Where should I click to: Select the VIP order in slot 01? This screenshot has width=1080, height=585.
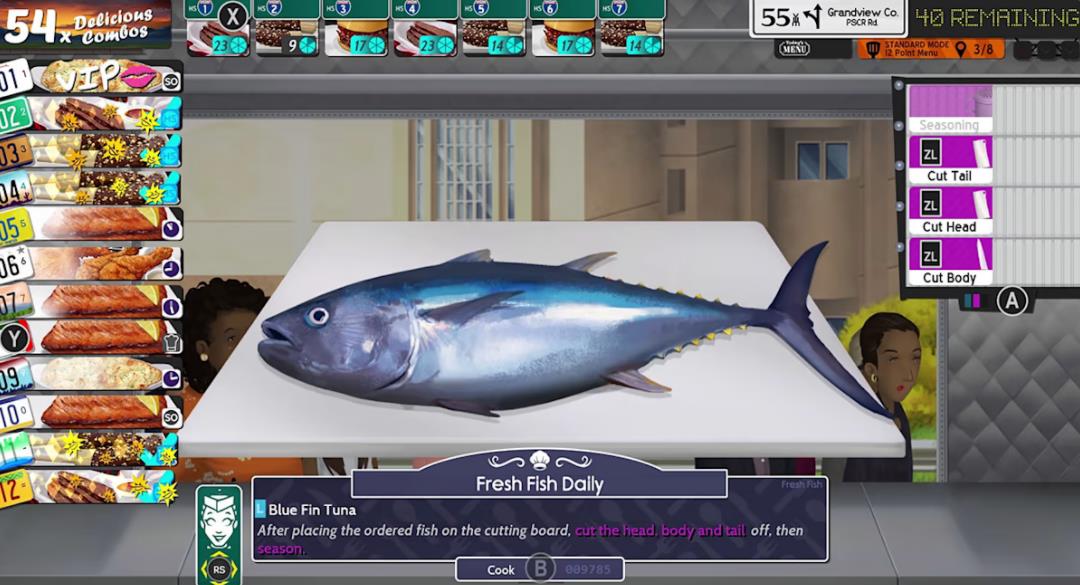tap(95, 76)
